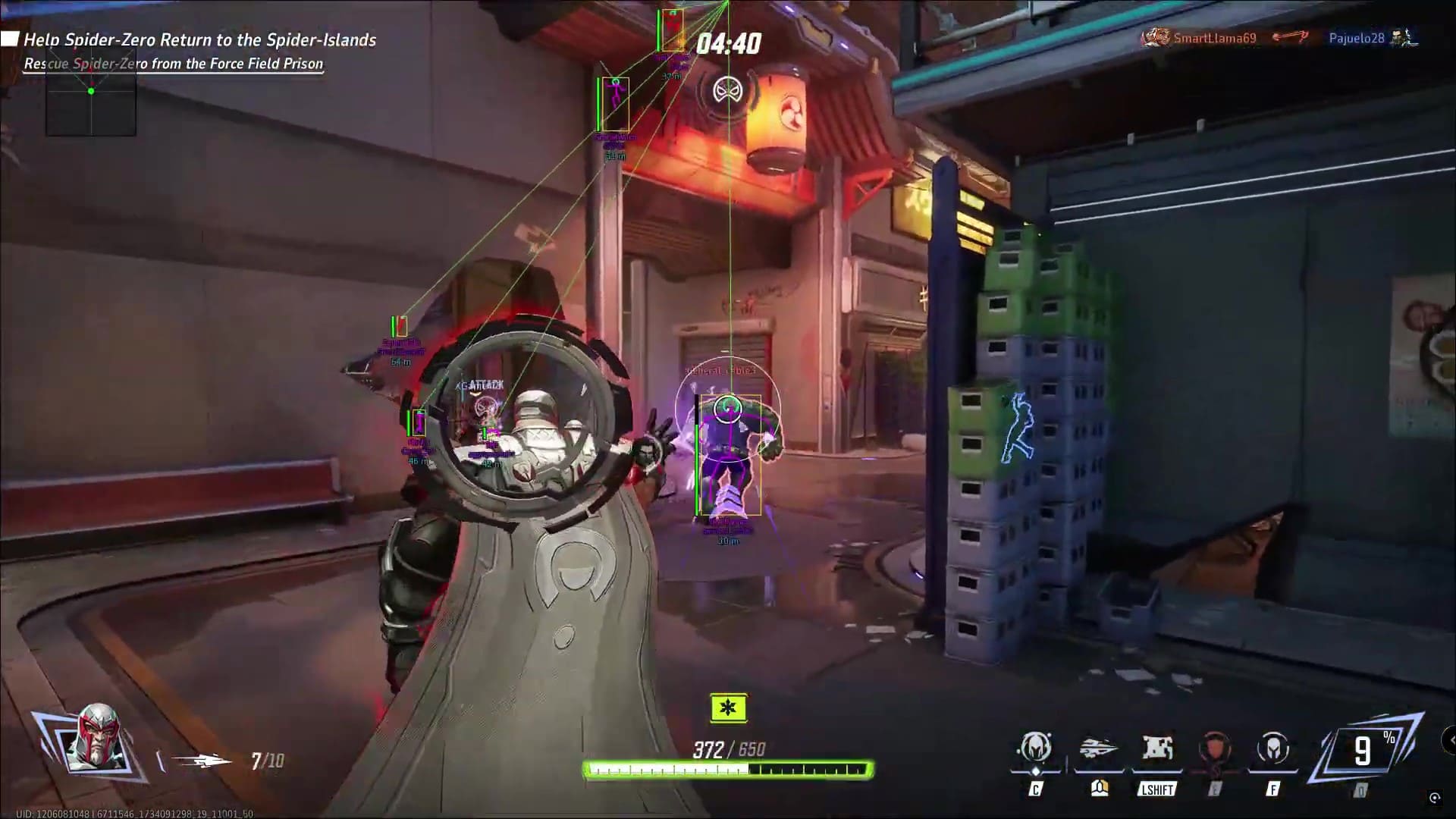Use the red shield bulwark ability
The width and height of the screenshot is (1456, 819).
[x=1215, y=749]
